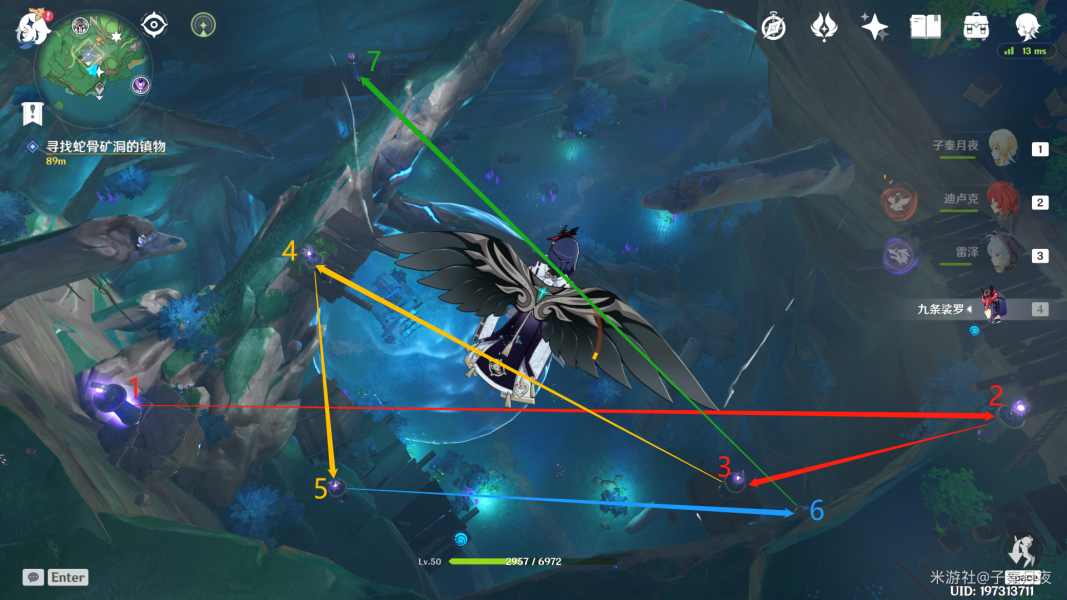Activate the eye-shaped elemental sight icon
The height and width of the screenshot is (600, 1067).
point(154,24)
